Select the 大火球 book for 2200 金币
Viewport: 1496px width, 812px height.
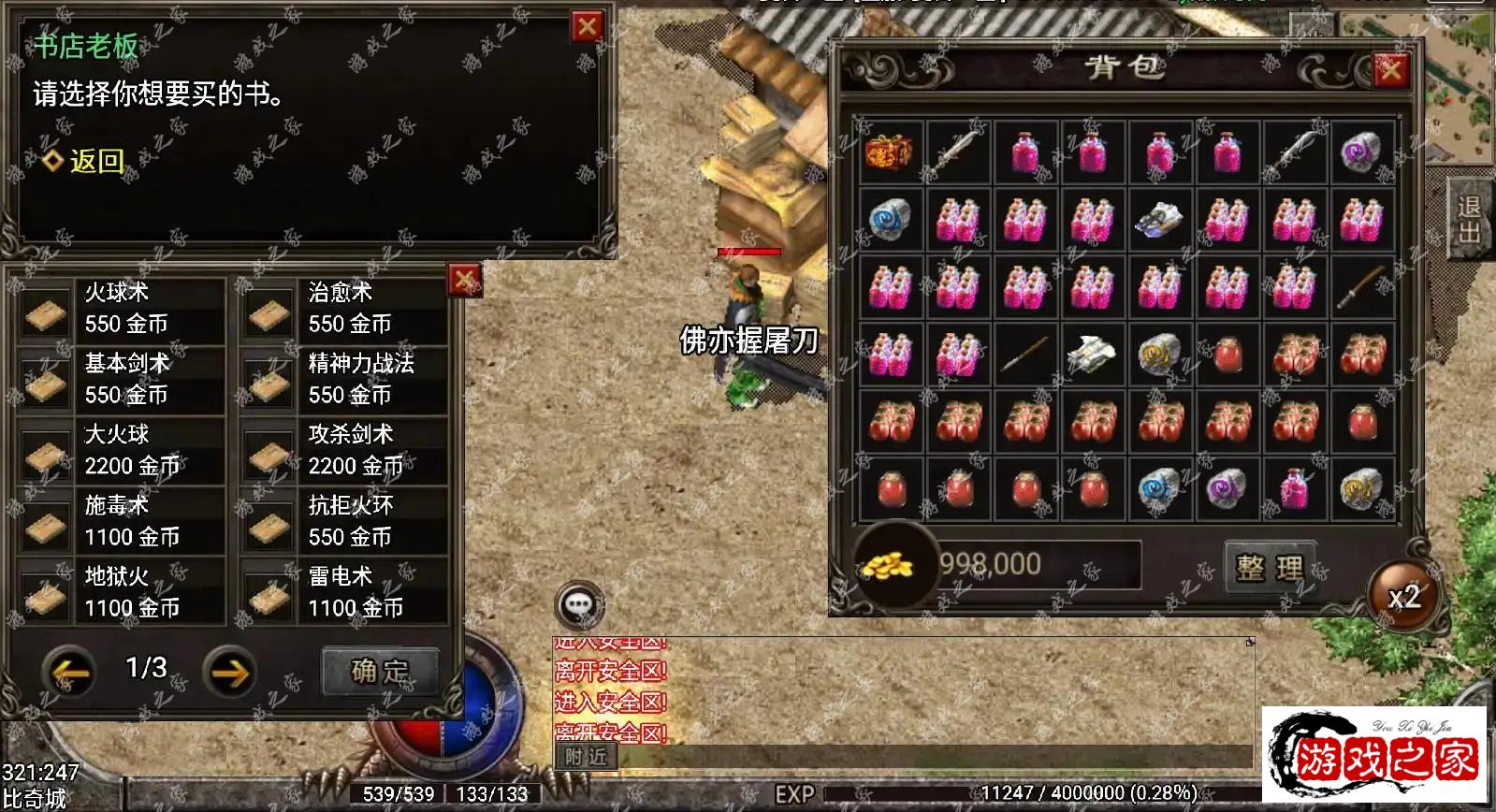(x=122, y=451)
